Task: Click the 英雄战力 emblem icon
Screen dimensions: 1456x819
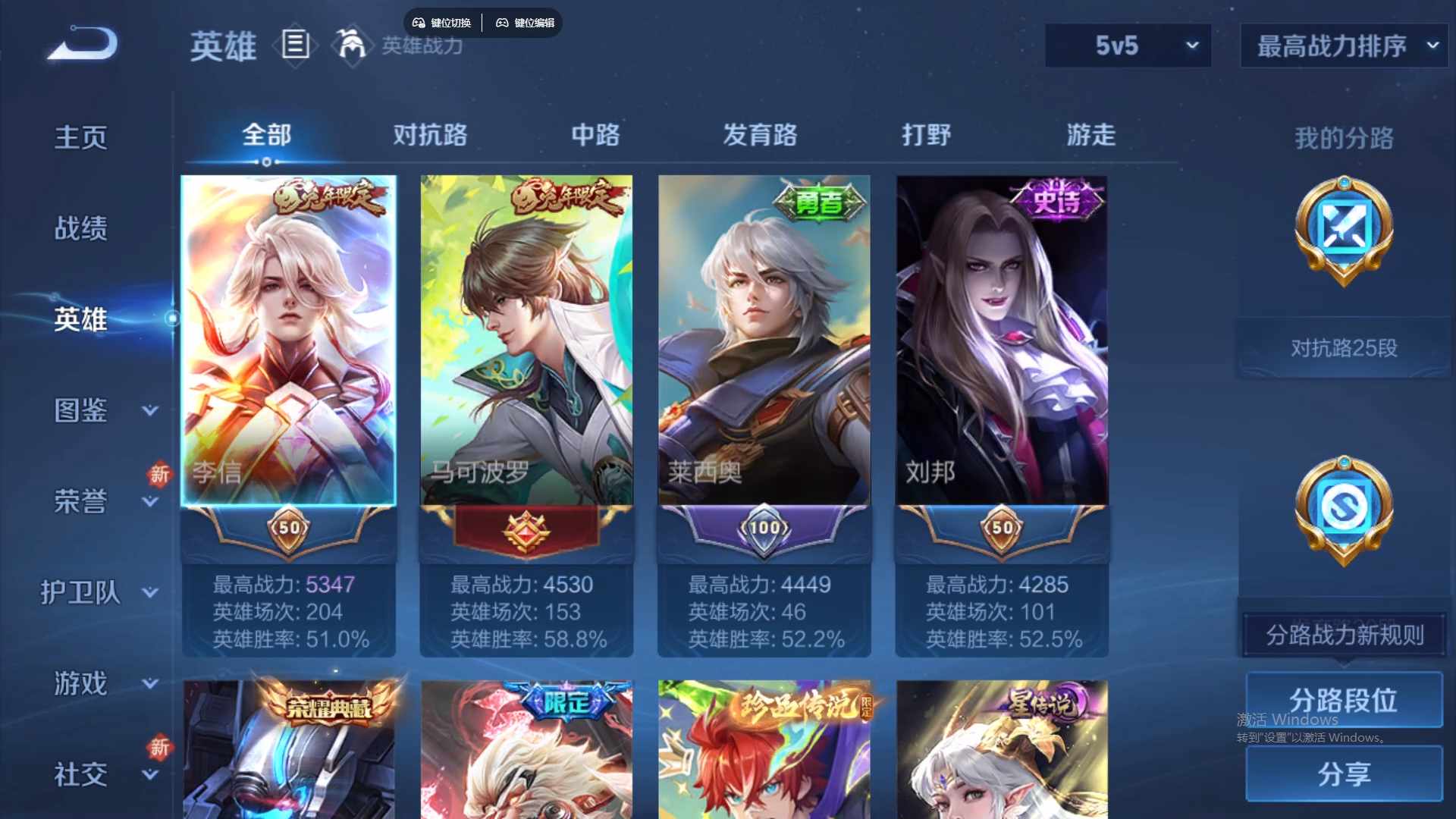Action: coord(353,45)
